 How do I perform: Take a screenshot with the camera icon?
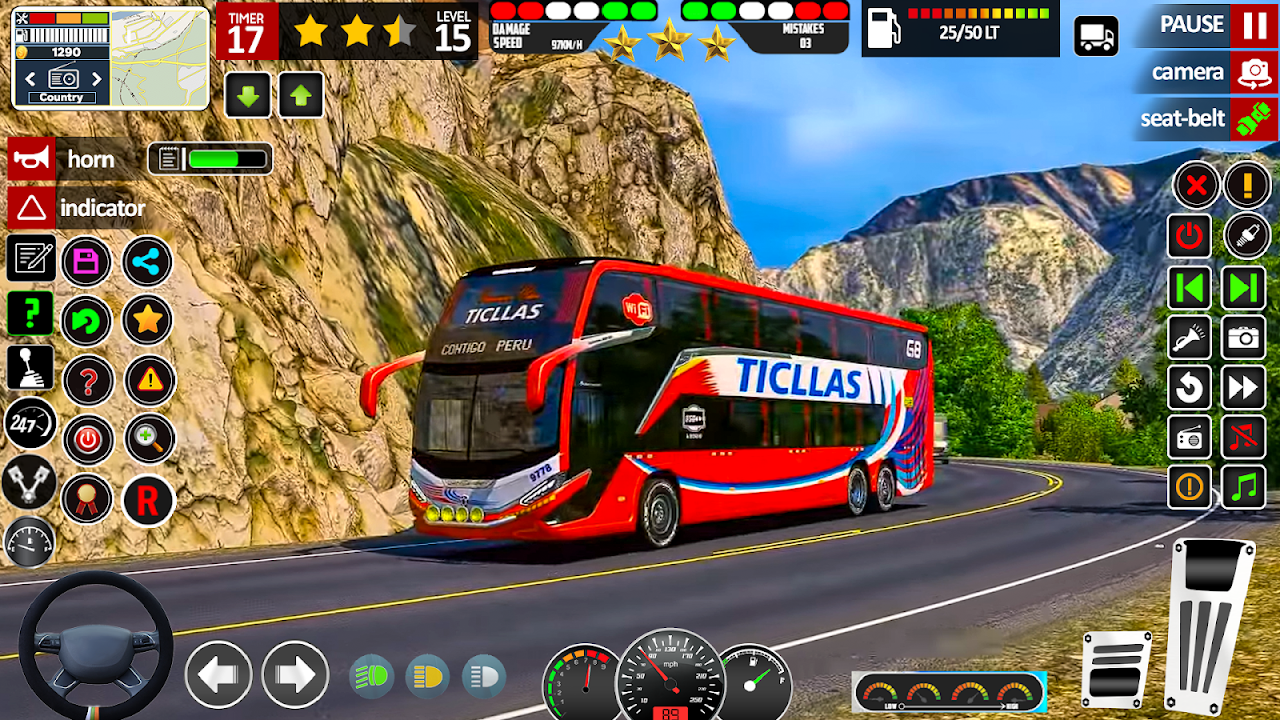tap(1243, 338)
